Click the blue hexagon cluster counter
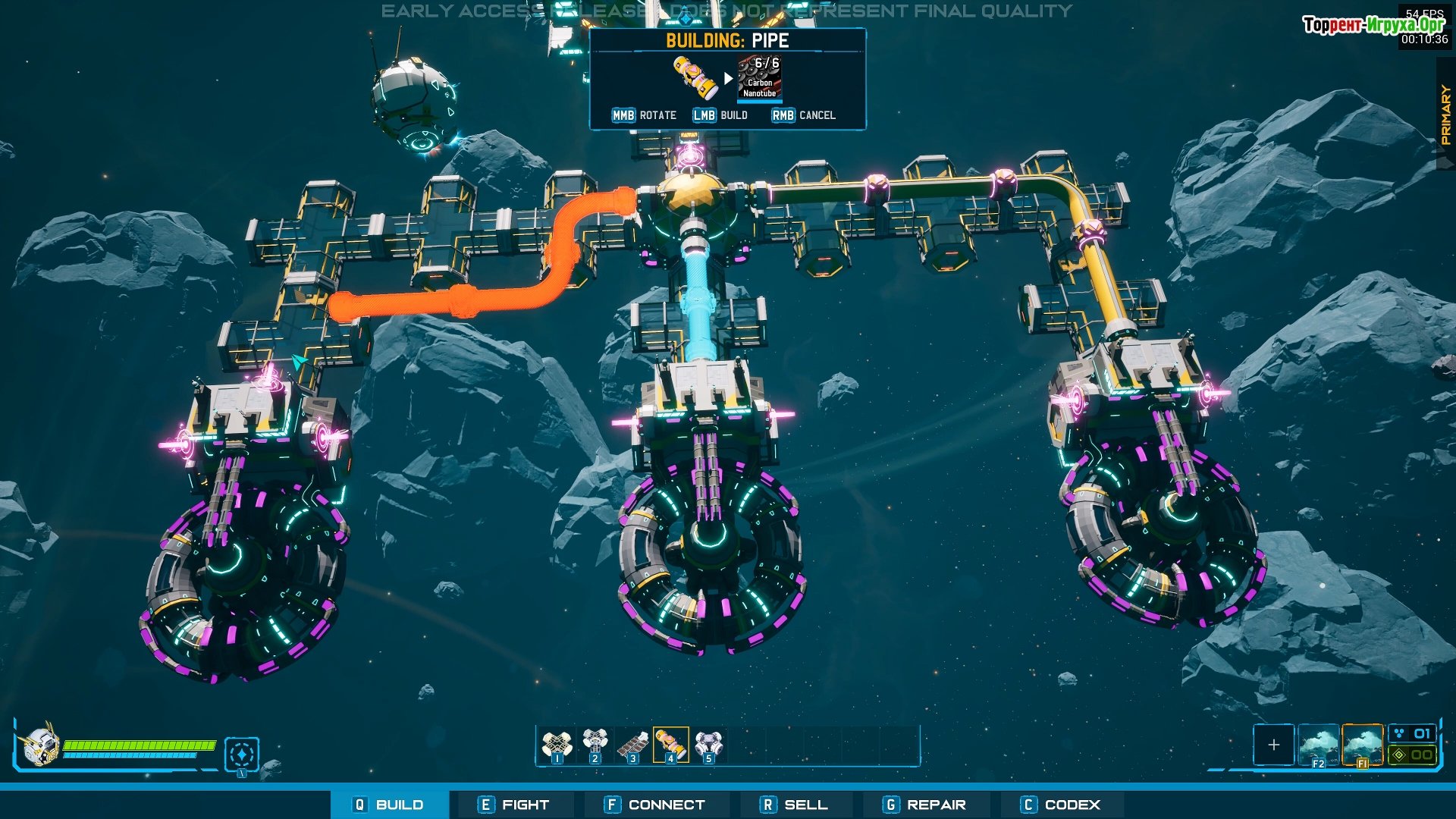 pyautogui.click(x=1413, y=733)
